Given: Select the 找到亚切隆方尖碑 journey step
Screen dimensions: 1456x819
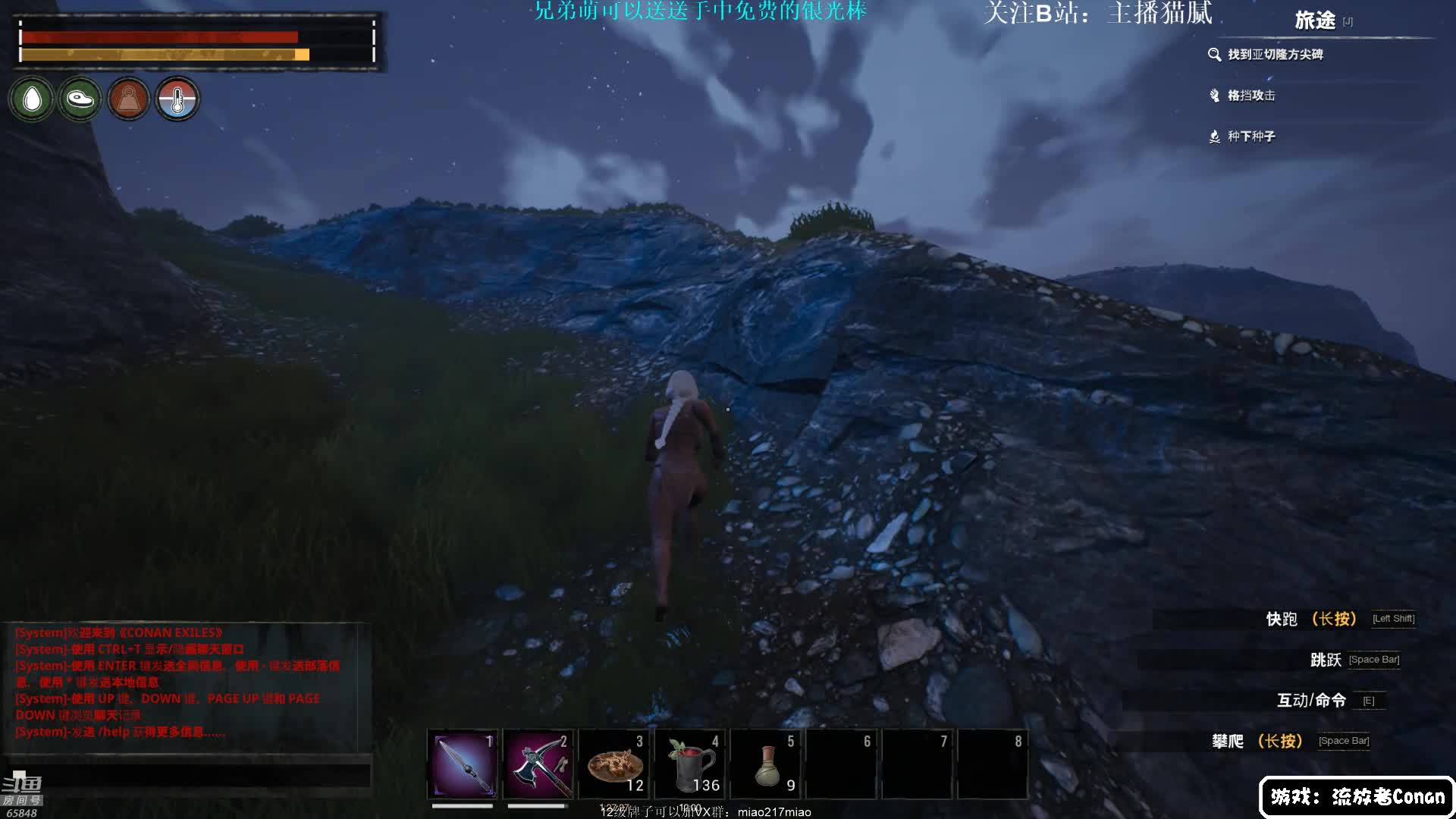Looking at the screenshot, I should tap(1274, 55).
